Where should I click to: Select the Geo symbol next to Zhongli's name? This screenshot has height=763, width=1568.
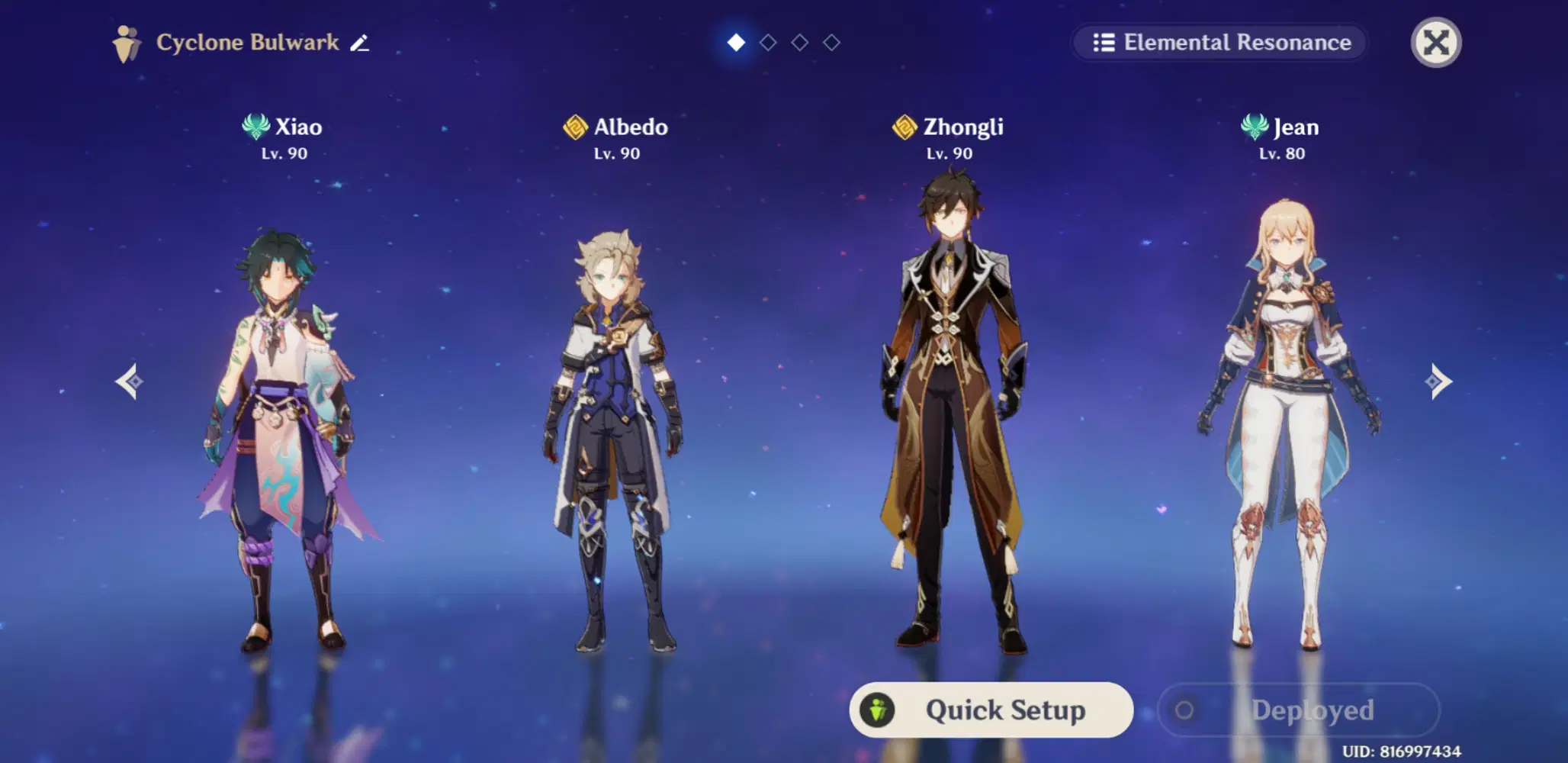pyautogui.click(x=903, y=127)
